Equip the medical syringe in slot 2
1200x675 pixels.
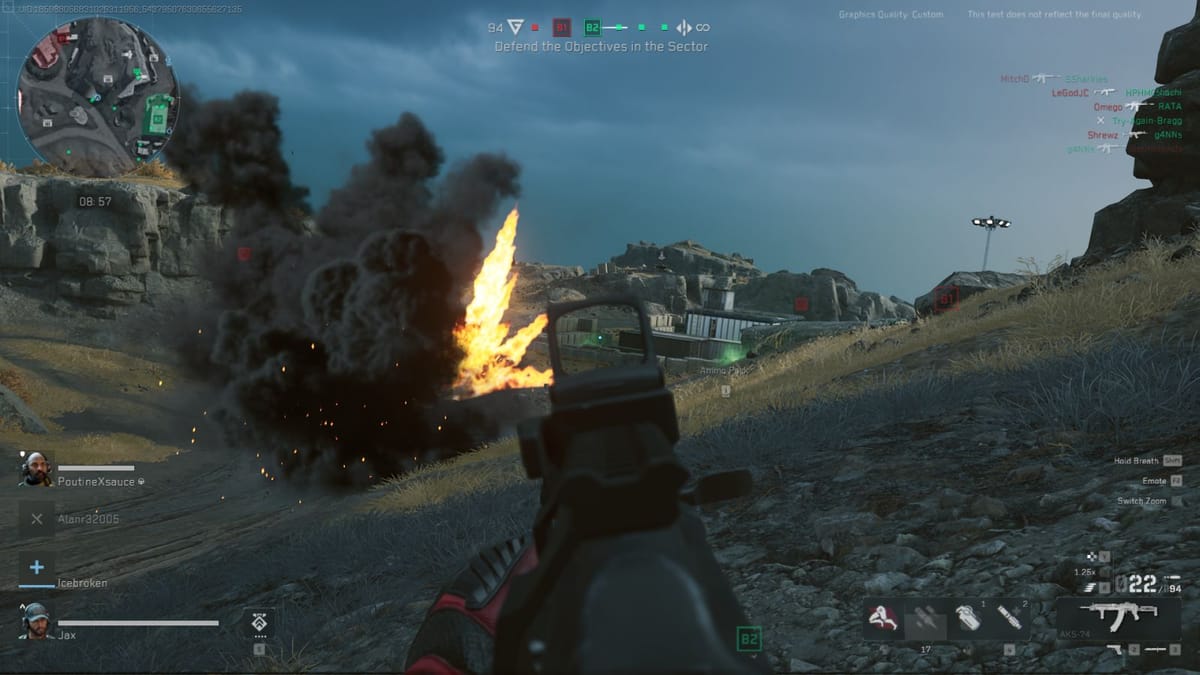click(x=1009, y=619)
